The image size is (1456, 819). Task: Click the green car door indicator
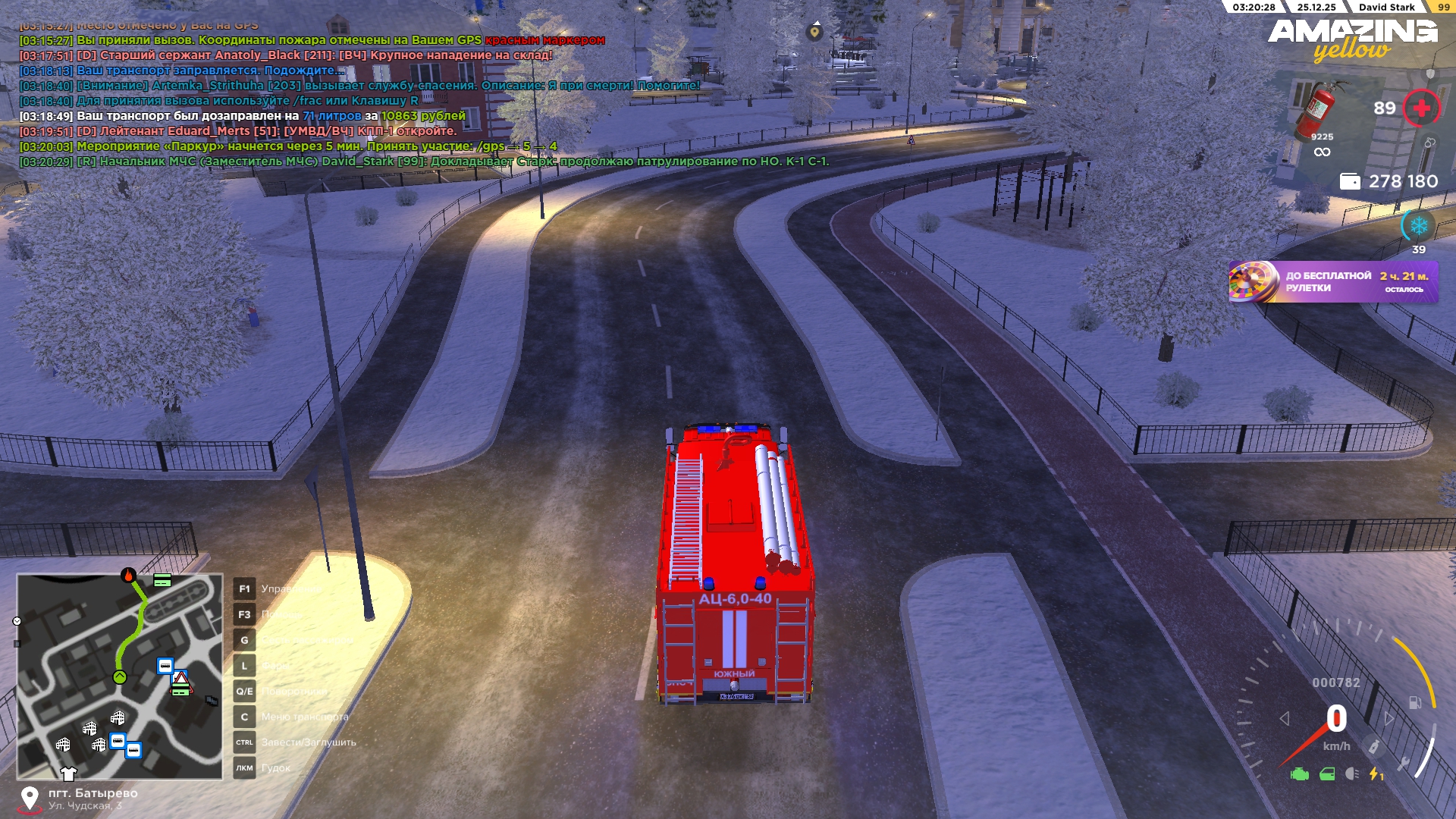(1327, 774)
